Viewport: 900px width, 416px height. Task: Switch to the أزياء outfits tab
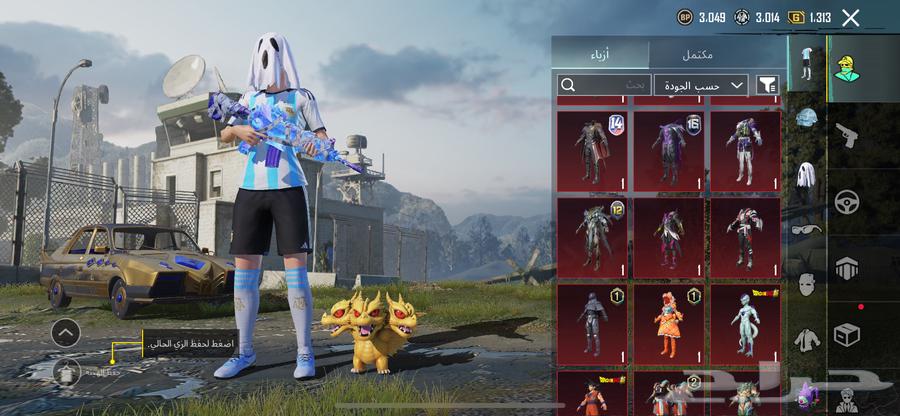600,54
